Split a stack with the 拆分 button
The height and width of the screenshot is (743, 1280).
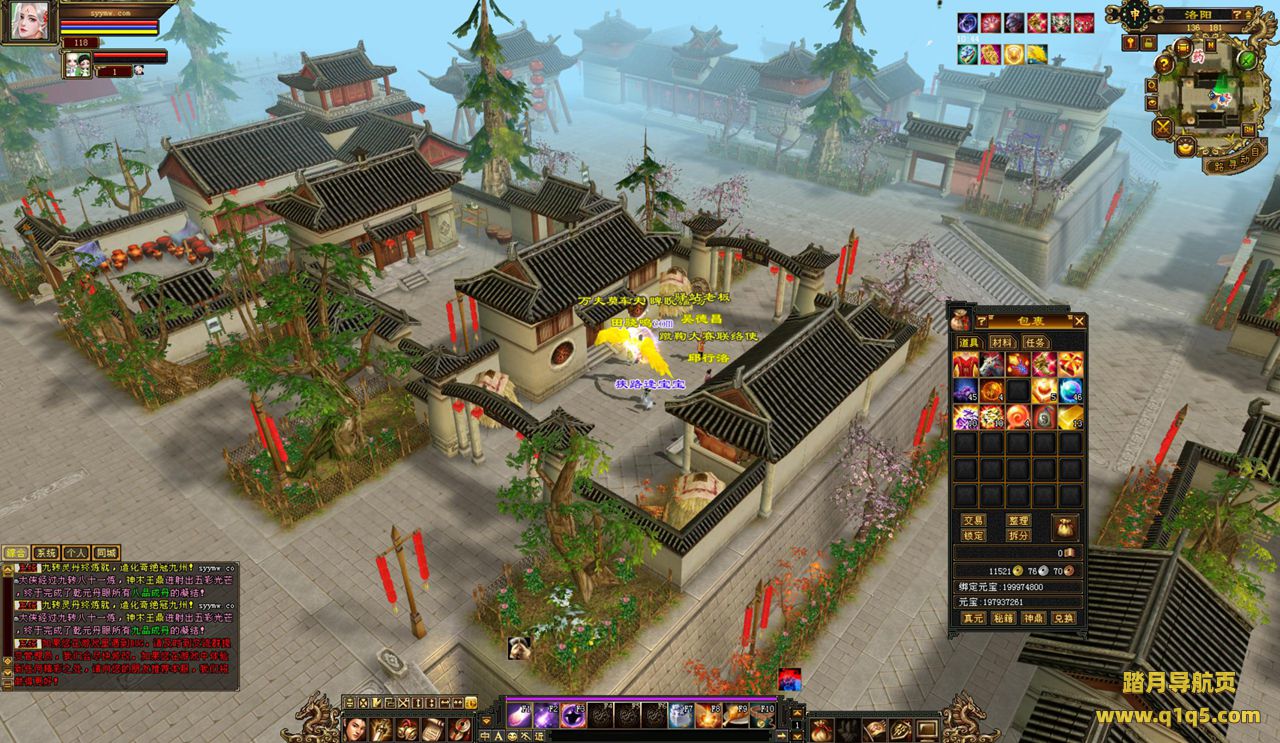(1018, 536)
